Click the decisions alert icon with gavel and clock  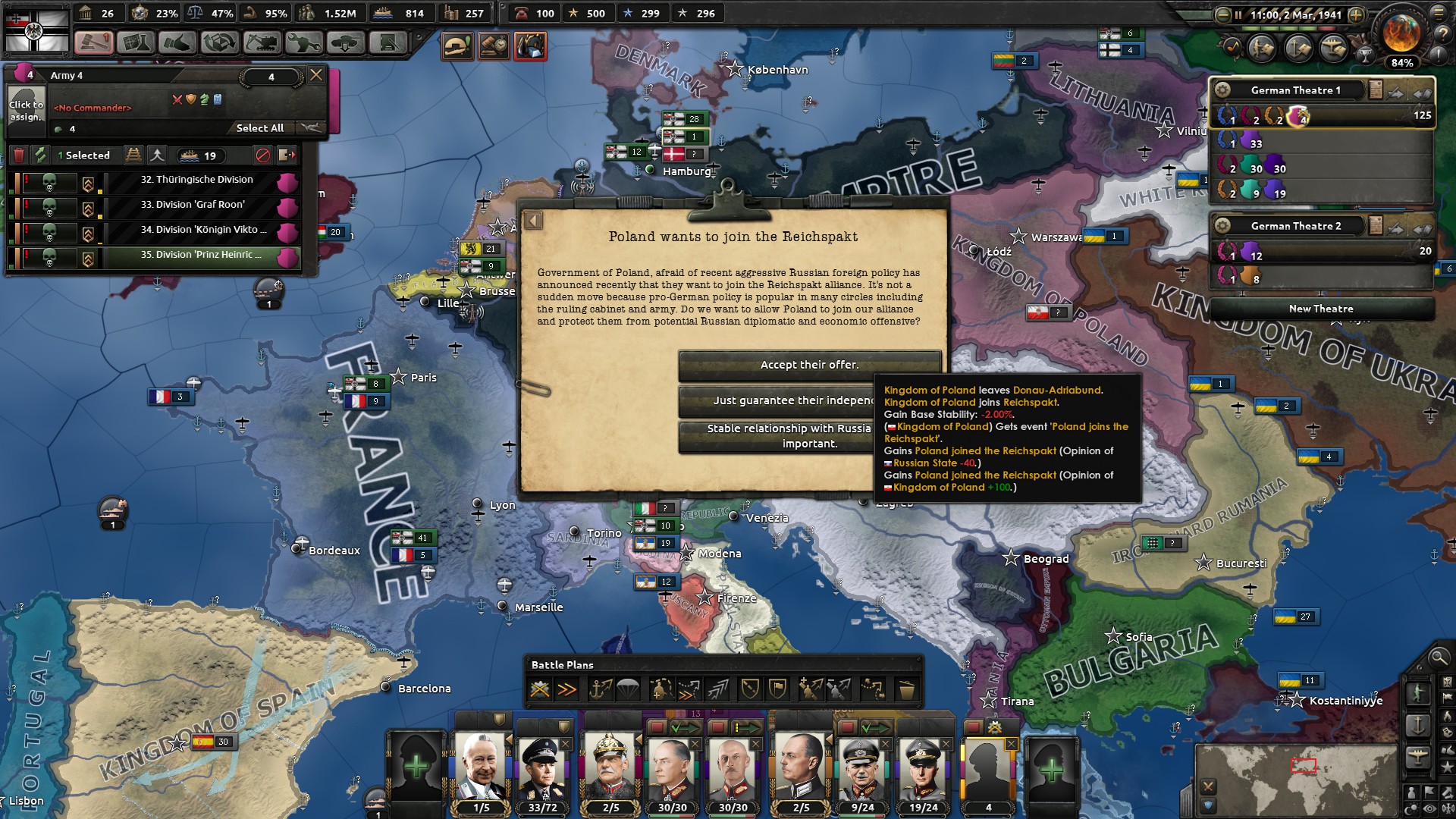tap(495, 45)
